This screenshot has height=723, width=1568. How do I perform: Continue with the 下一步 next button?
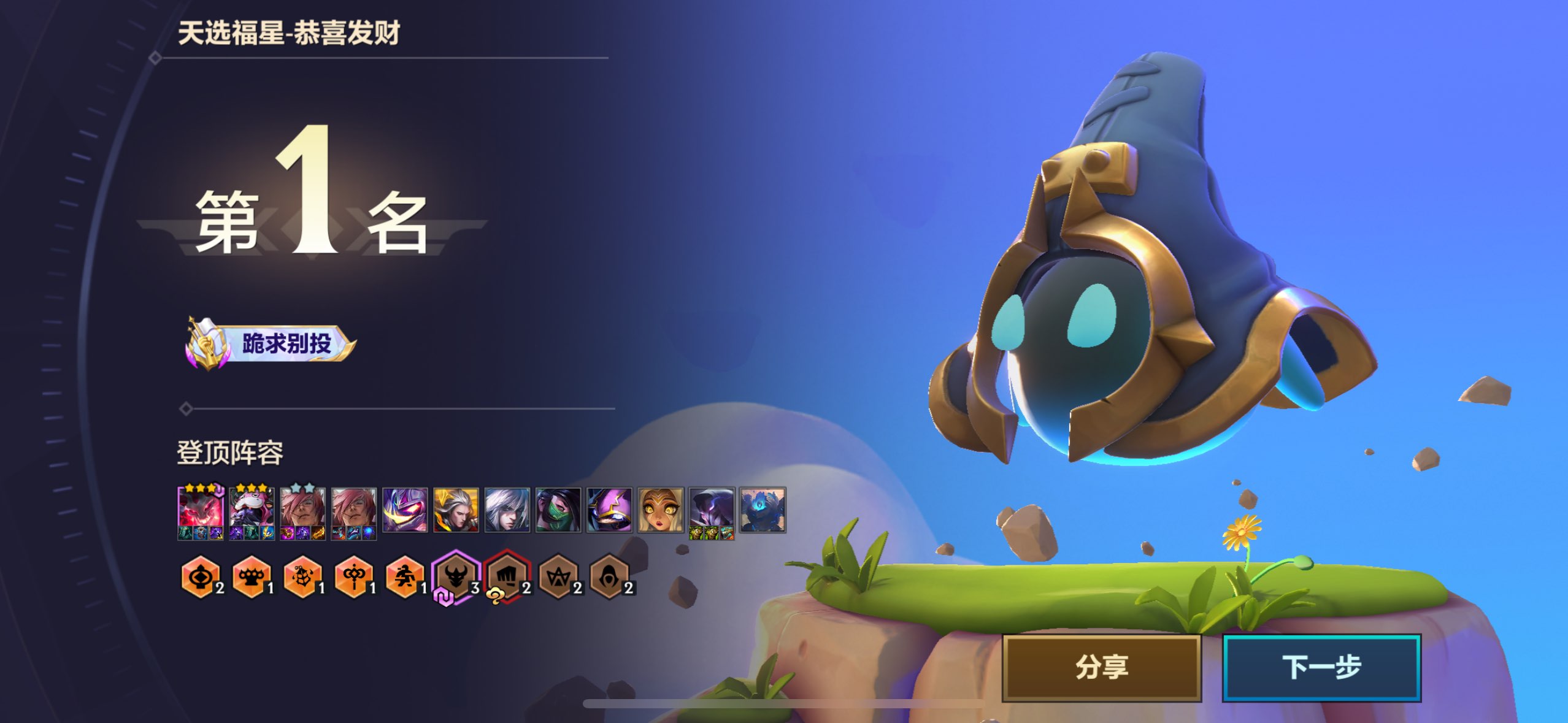click(1321, 667)
